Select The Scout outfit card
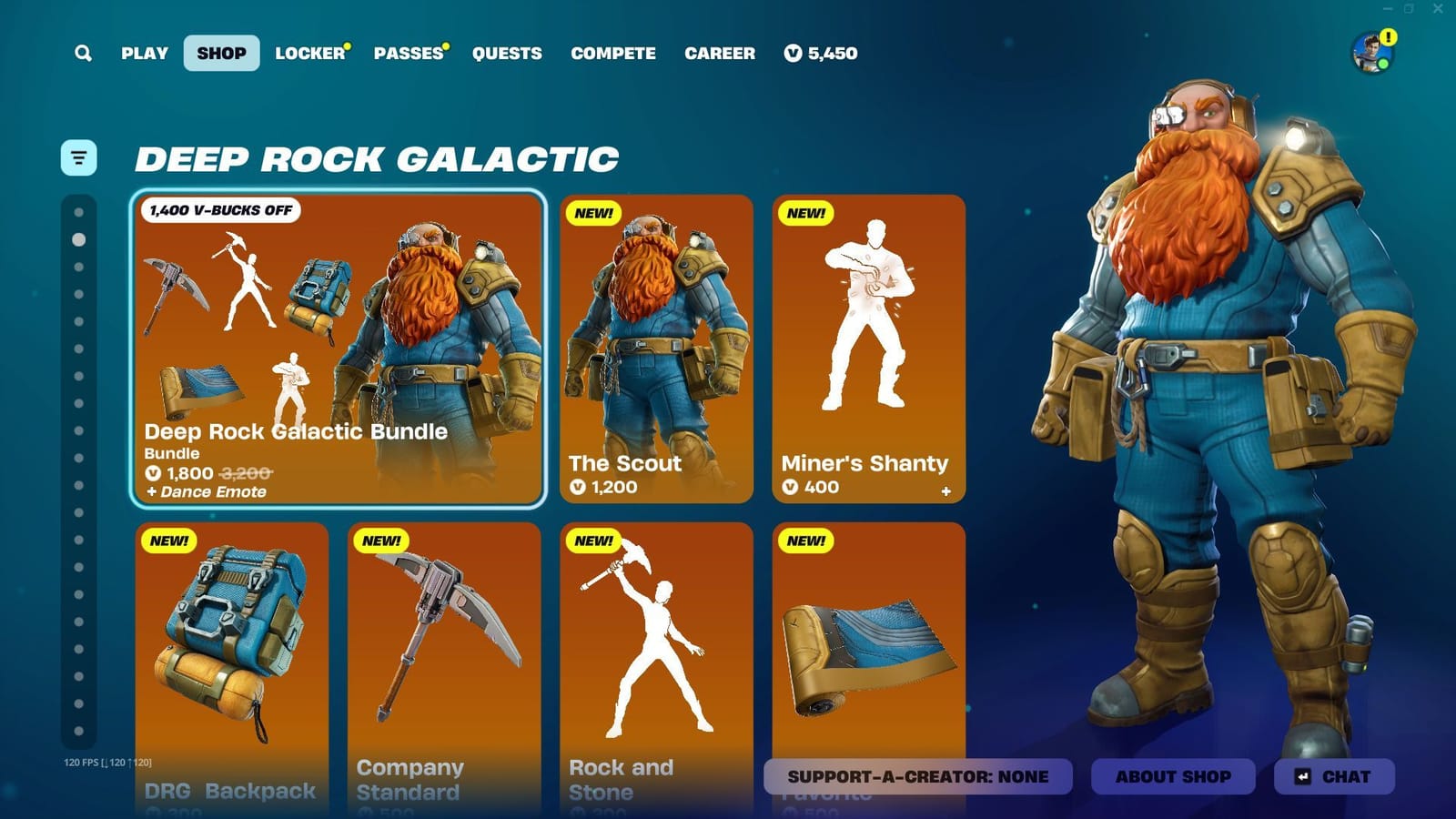Screen dimensions: 1456x819 (657, 350)
